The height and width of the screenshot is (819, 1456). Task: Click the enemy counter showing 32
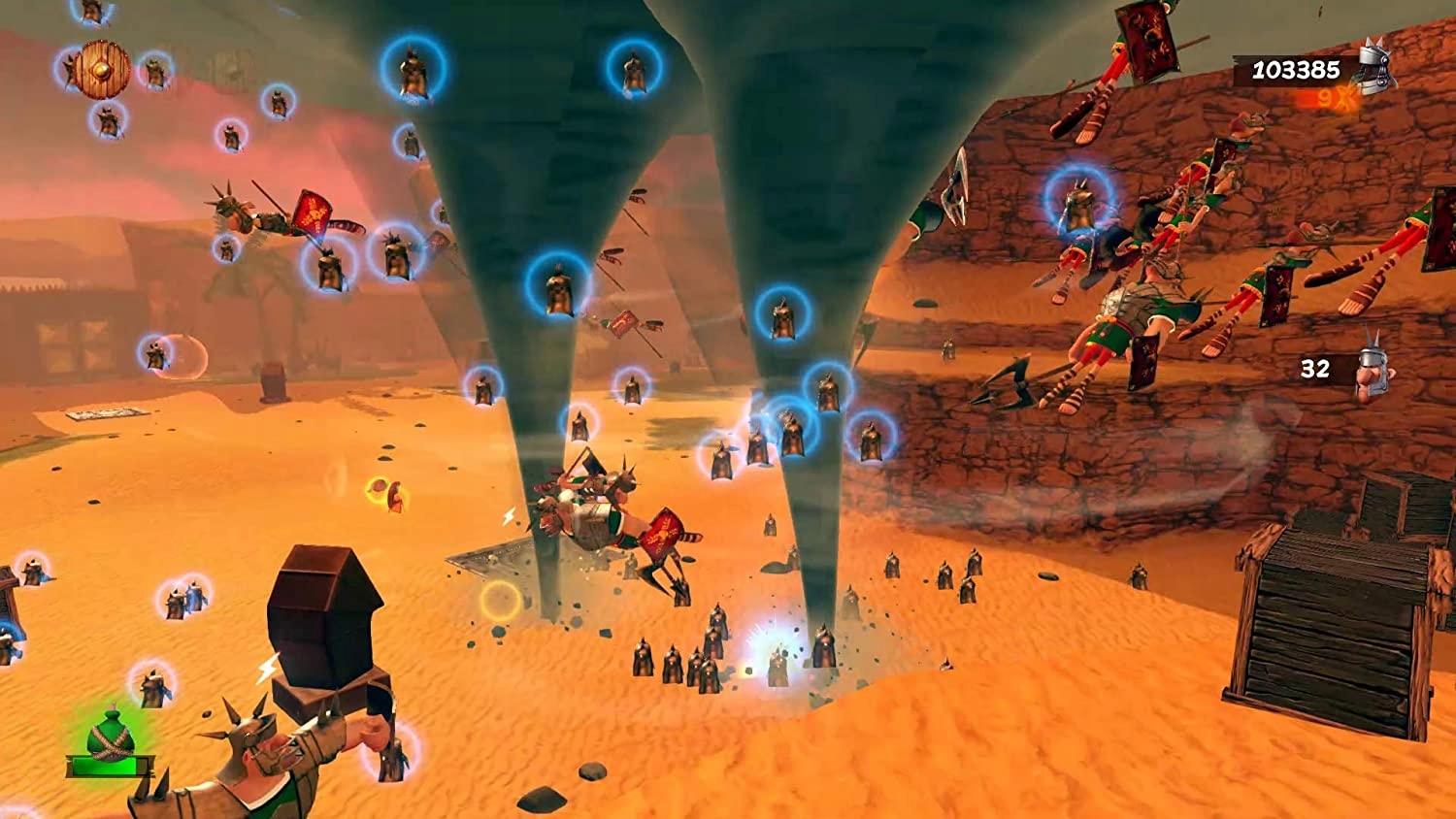[x=1315, y=369]
